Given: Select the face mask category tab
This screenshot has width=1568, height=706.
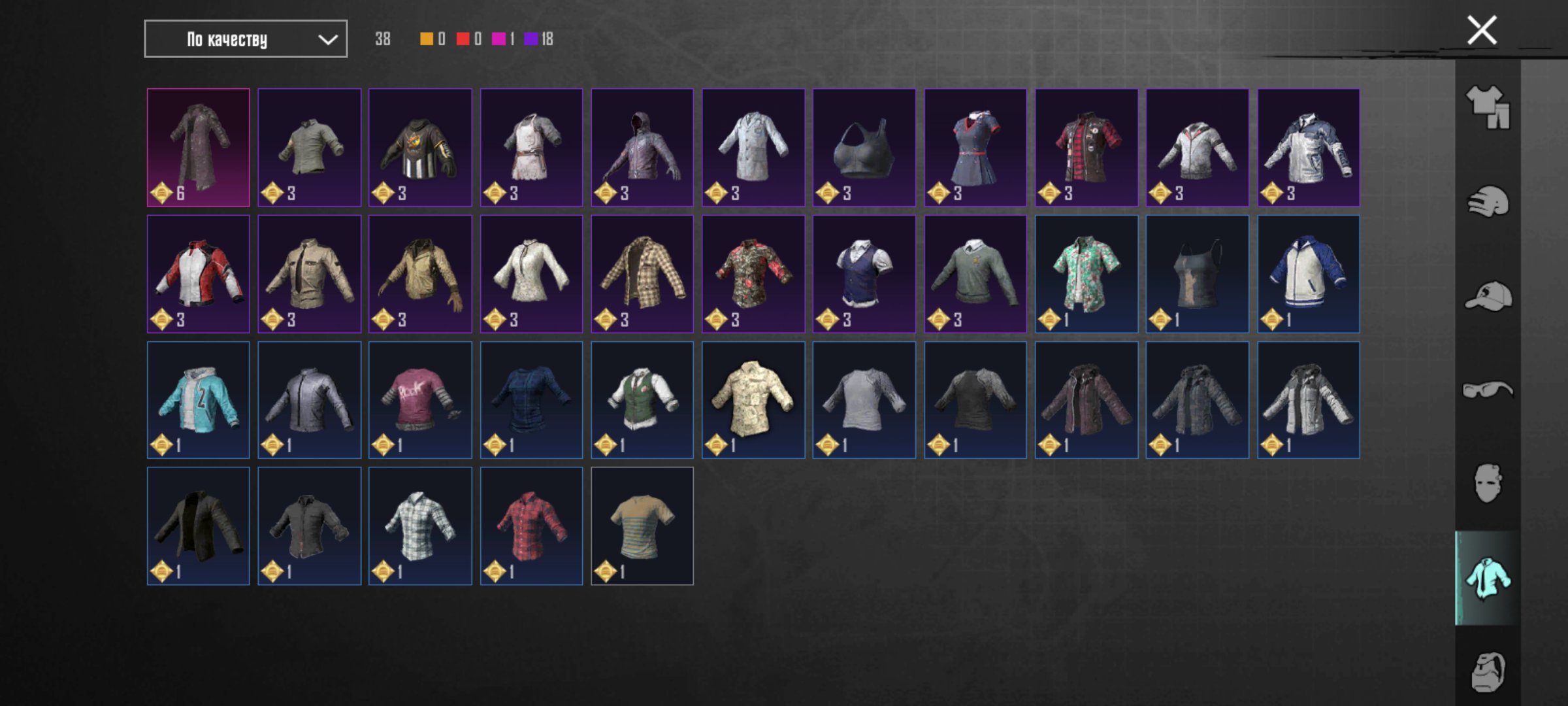Looking at the screenshot, I should (x=1488, y=484).
